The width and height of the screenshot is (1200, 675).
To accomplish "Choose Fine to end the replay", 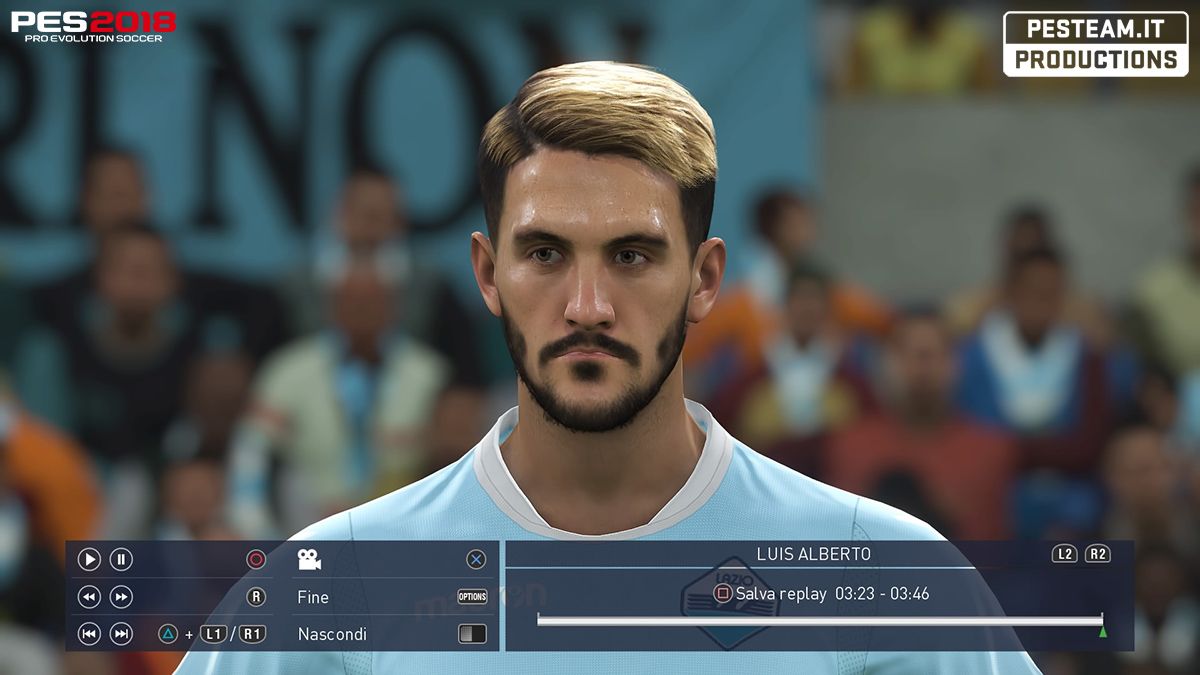I will coord(313,597).
